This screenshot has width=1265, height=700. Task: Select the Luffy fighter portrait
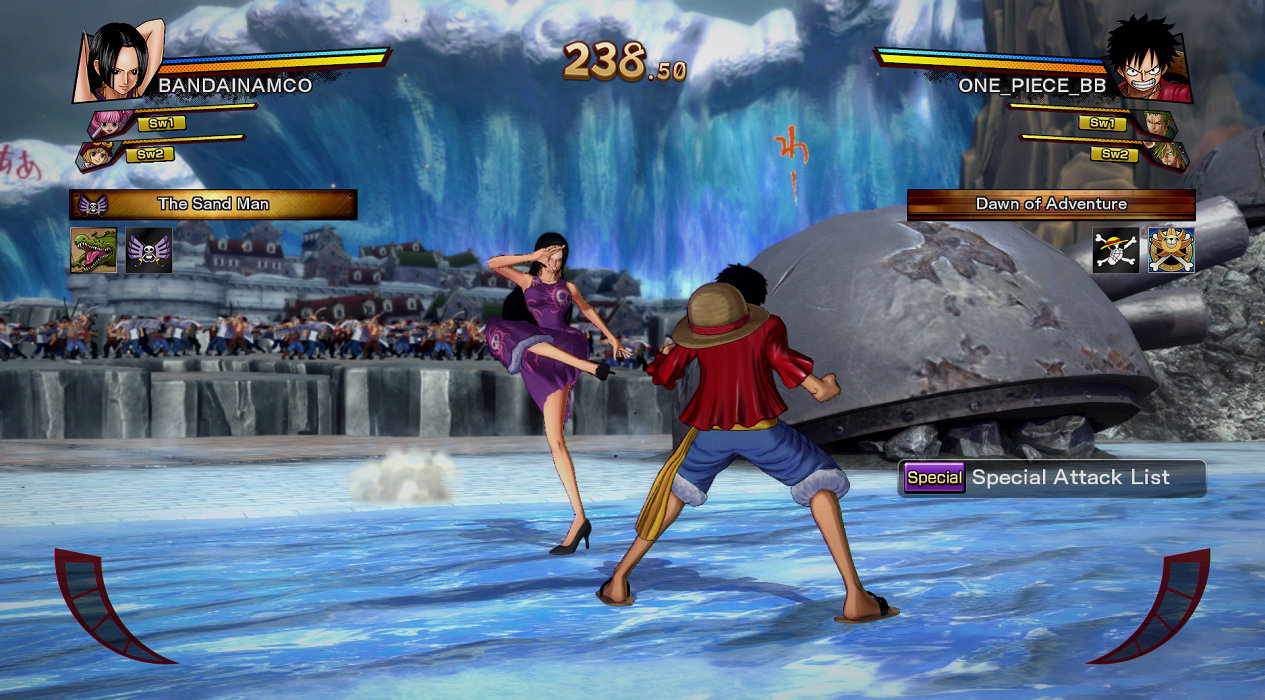click(1149, 62)
